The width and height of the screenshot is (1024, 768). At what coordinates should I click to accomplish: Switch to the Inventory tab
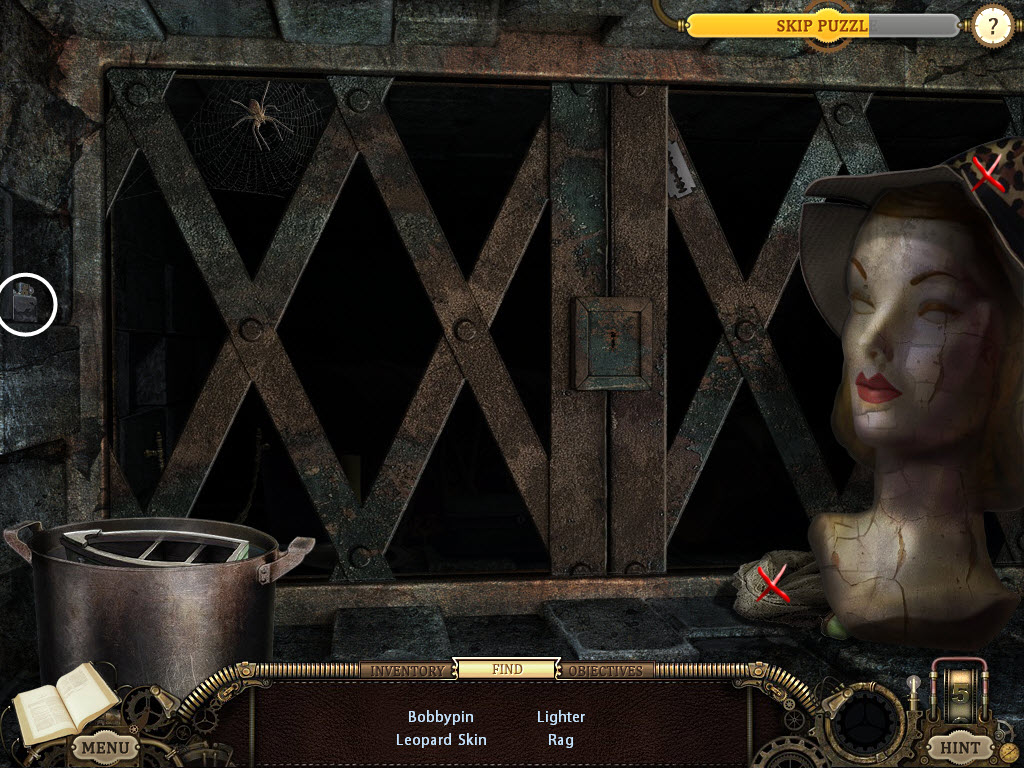coord(407,670)
